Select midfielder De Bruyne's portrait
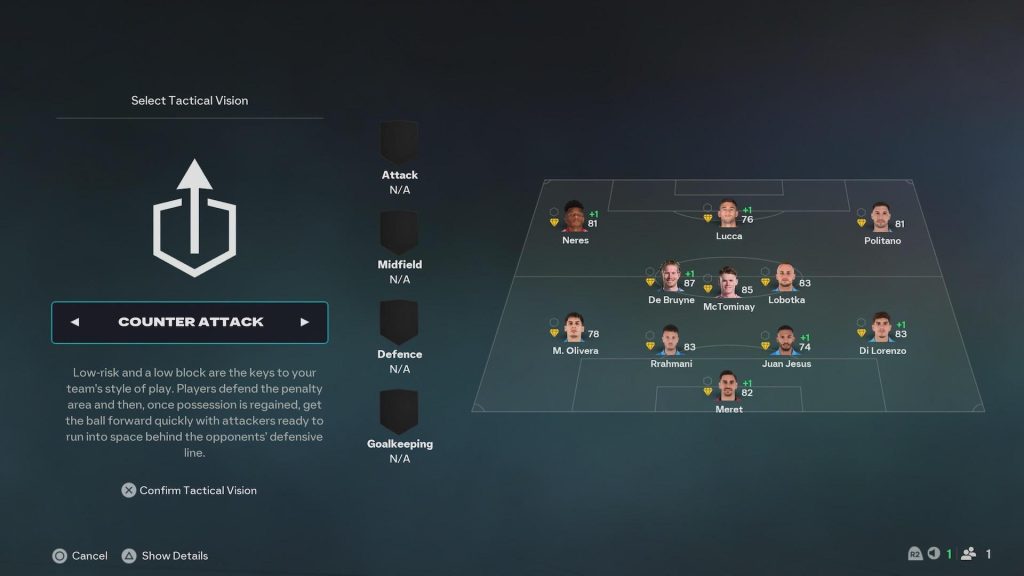The height and width of the screenshot is (576, 1024). pos(671,277)
